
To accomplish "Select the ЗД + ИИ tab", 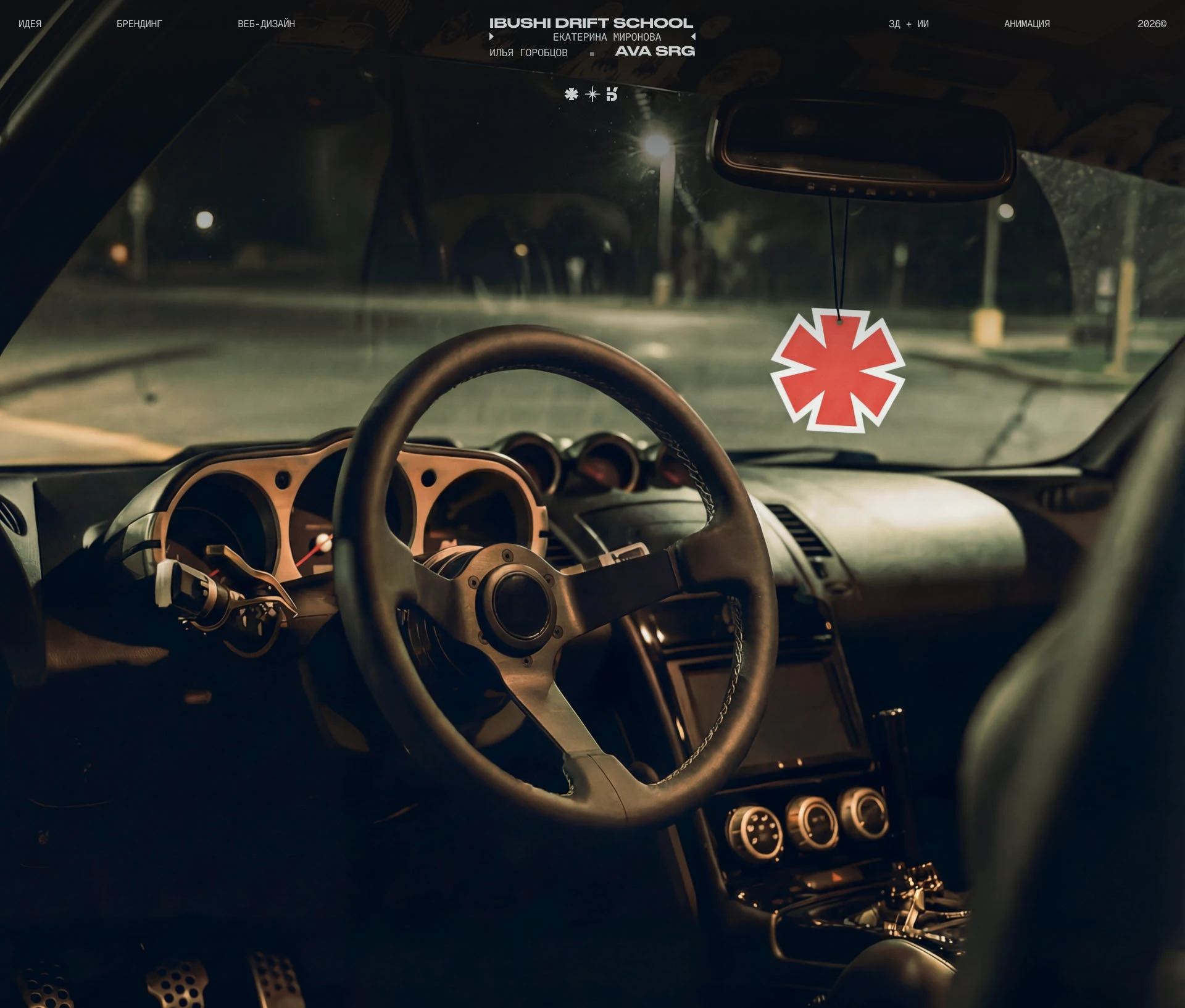I will click(908, 24).
